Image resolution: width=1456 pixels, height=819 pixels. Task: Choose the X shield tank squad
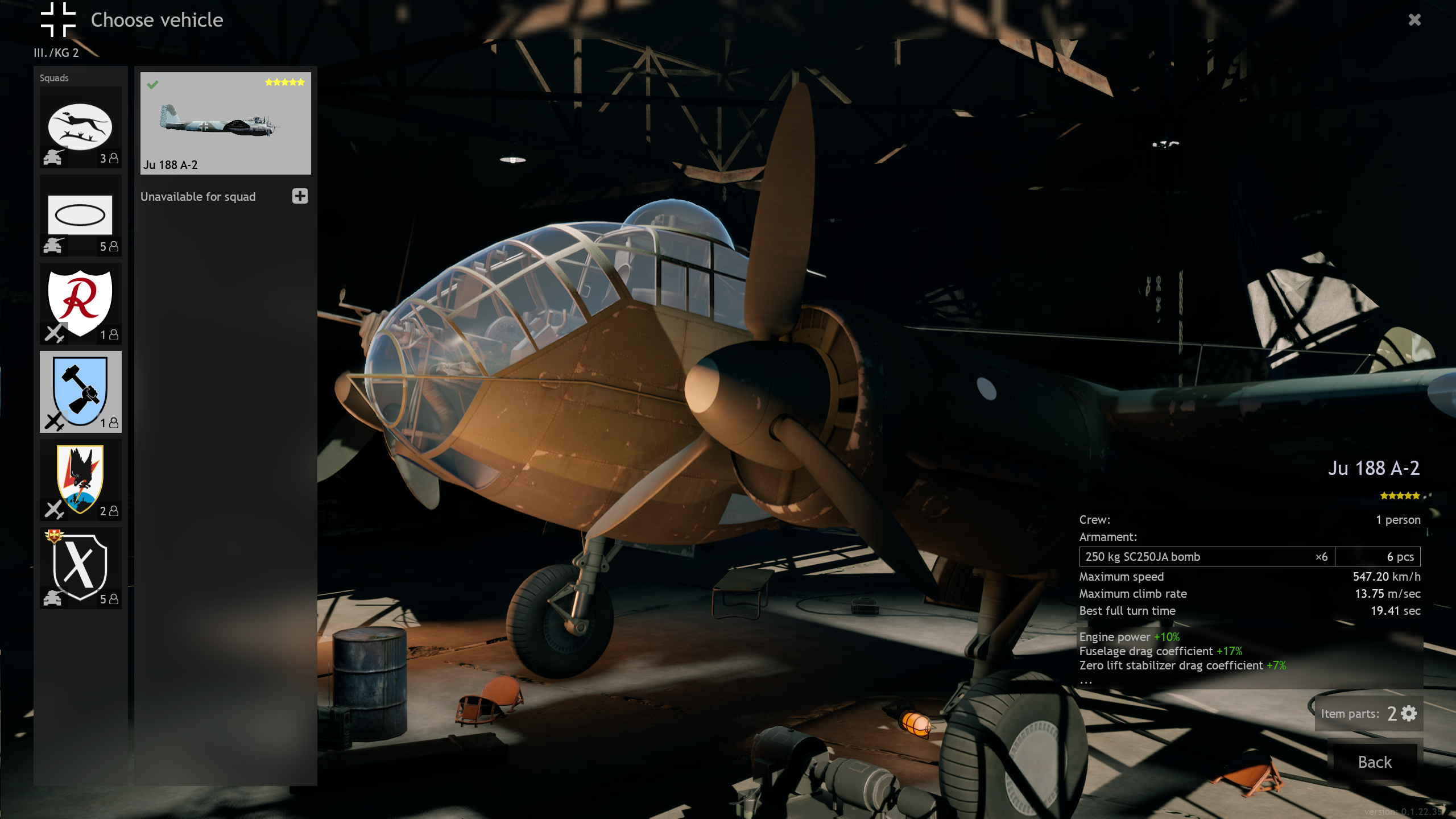(x=80, y=568)
